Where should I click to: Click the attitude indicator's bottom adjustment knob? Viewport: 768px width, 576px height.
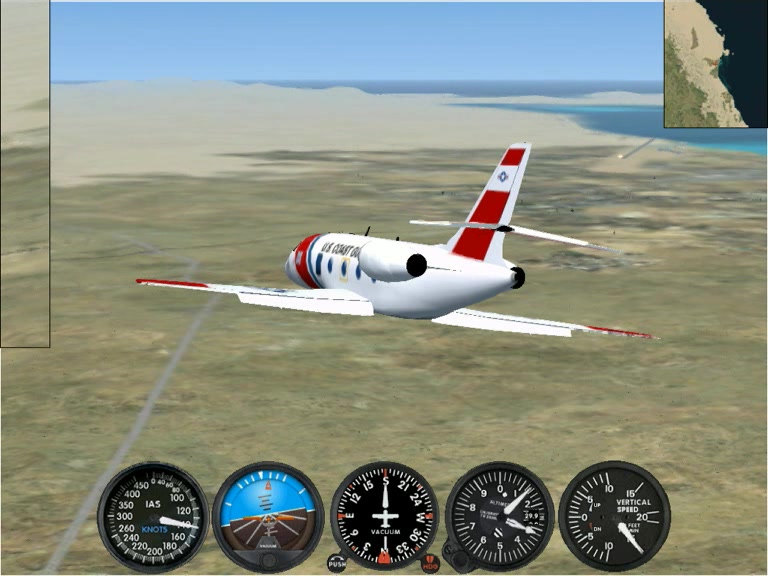click(x=268, y=558)
